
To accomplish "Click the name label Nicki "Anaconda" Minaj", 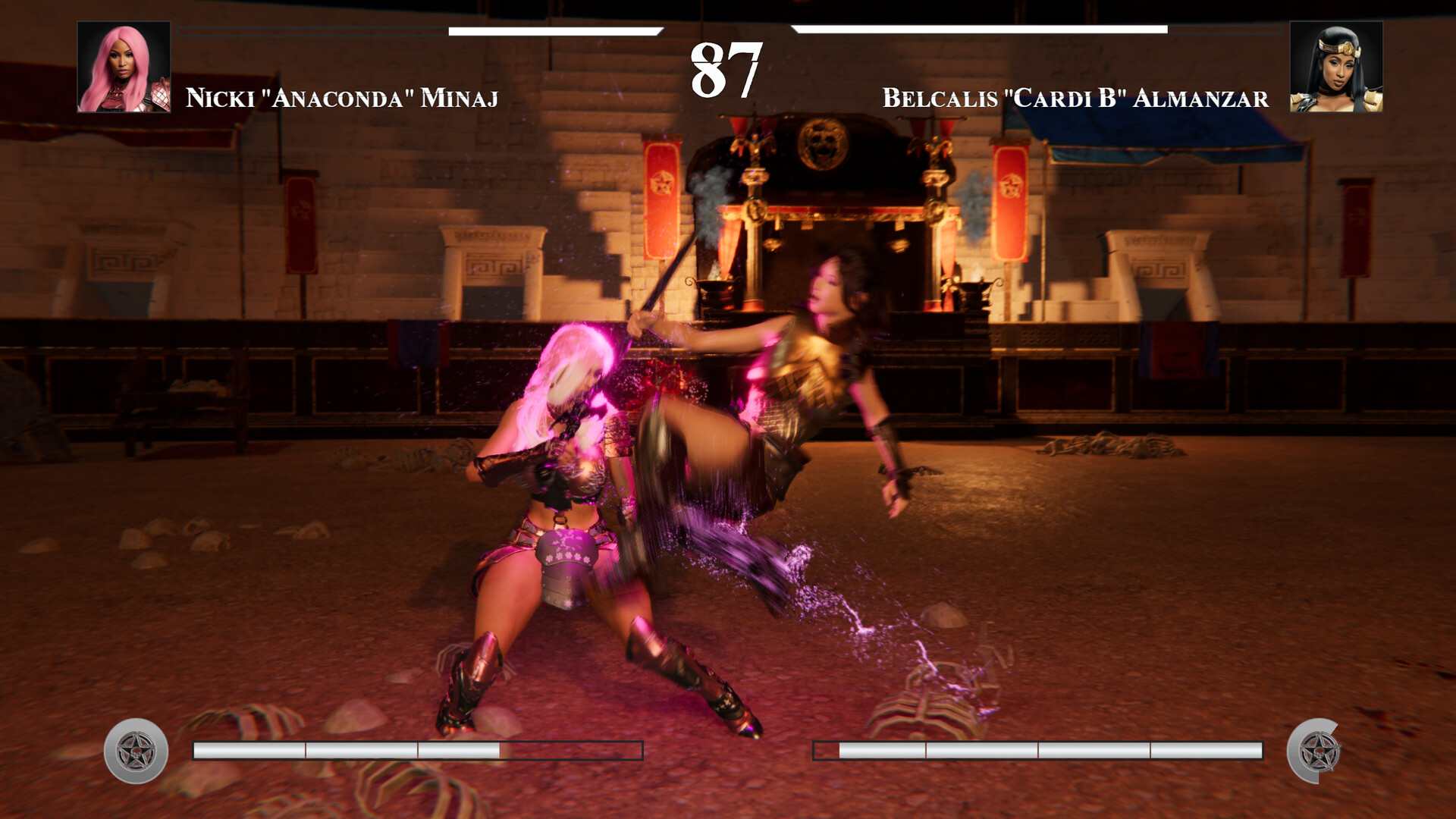I will (343, 96).
